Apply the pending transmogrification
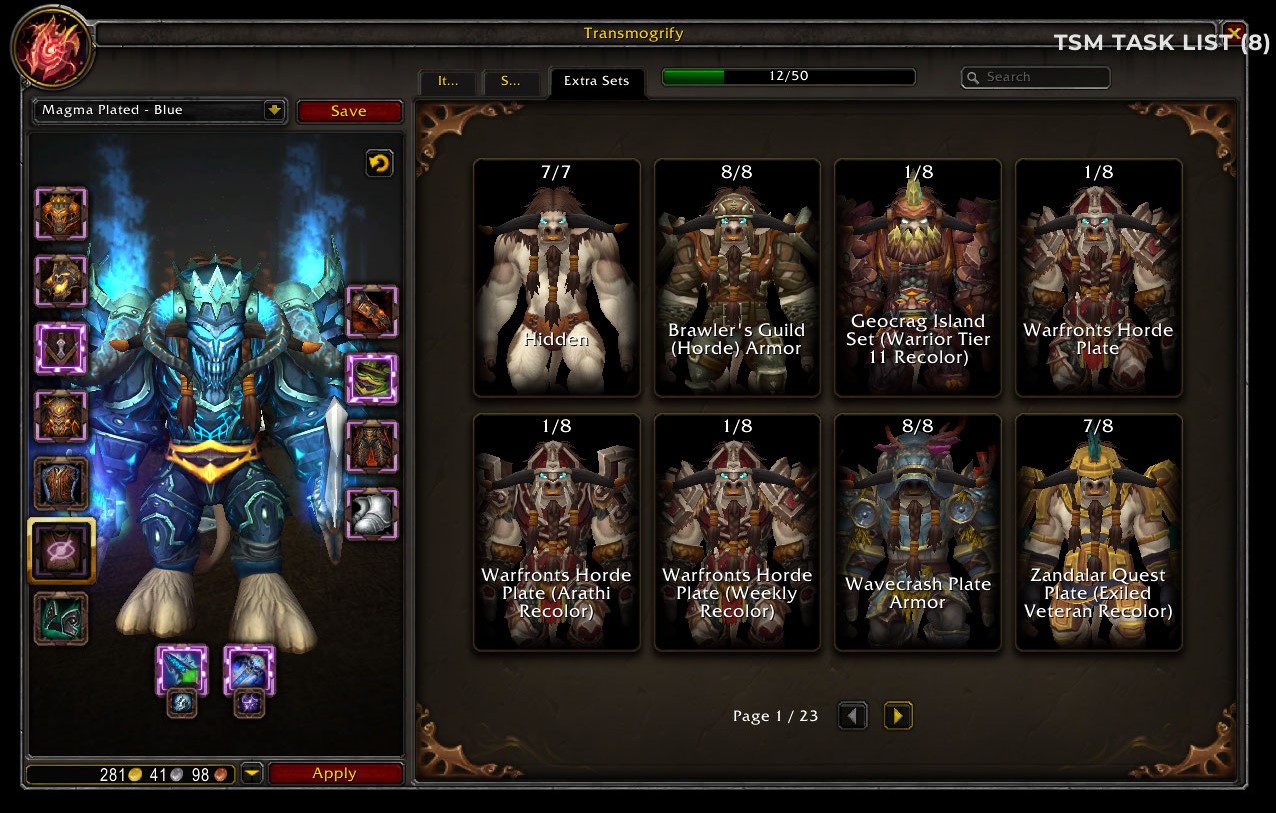 click(335, 773)
